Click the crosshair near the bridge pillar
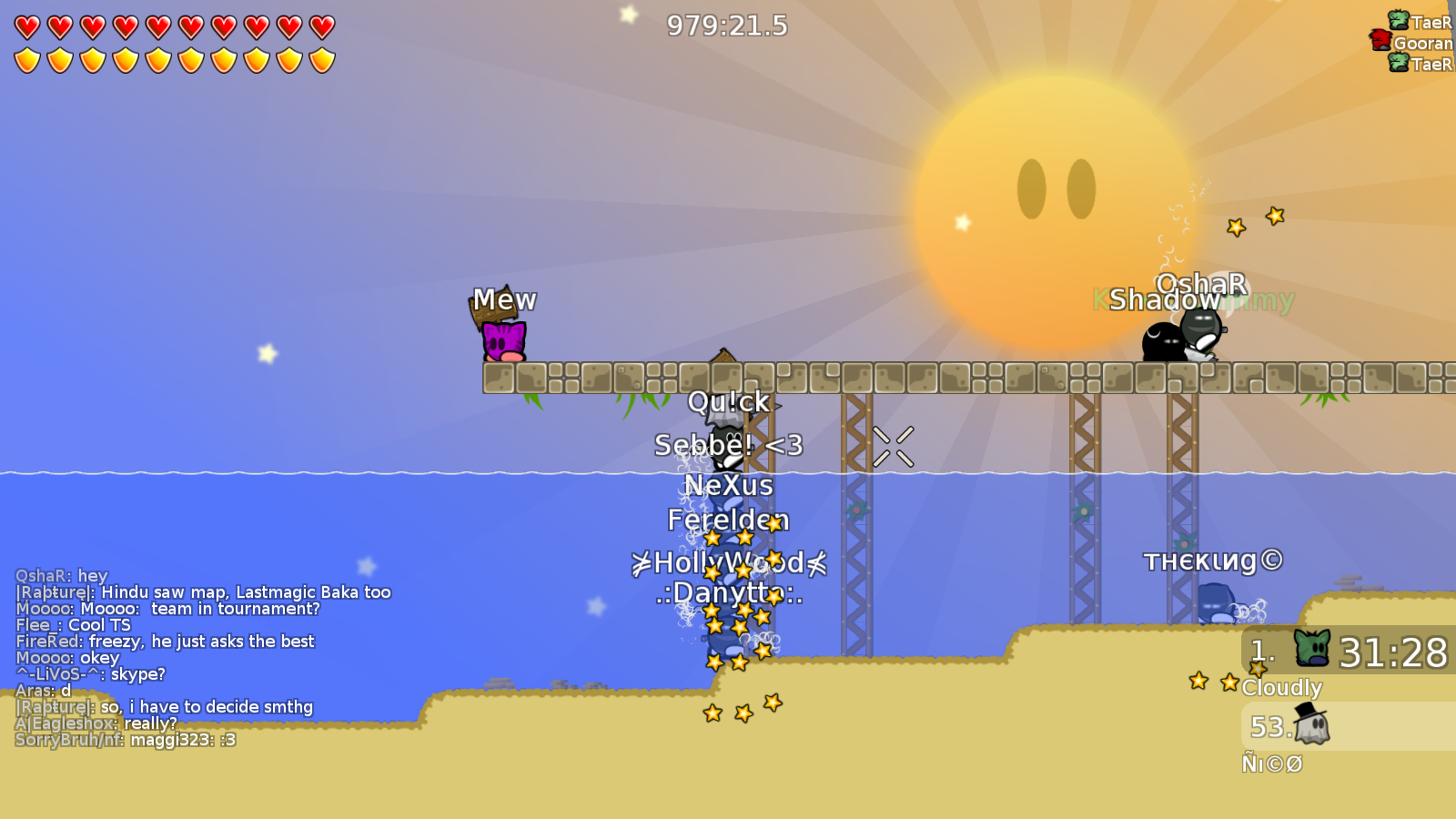The height and width of the screenshot is (819, 1456). (892, 446)
